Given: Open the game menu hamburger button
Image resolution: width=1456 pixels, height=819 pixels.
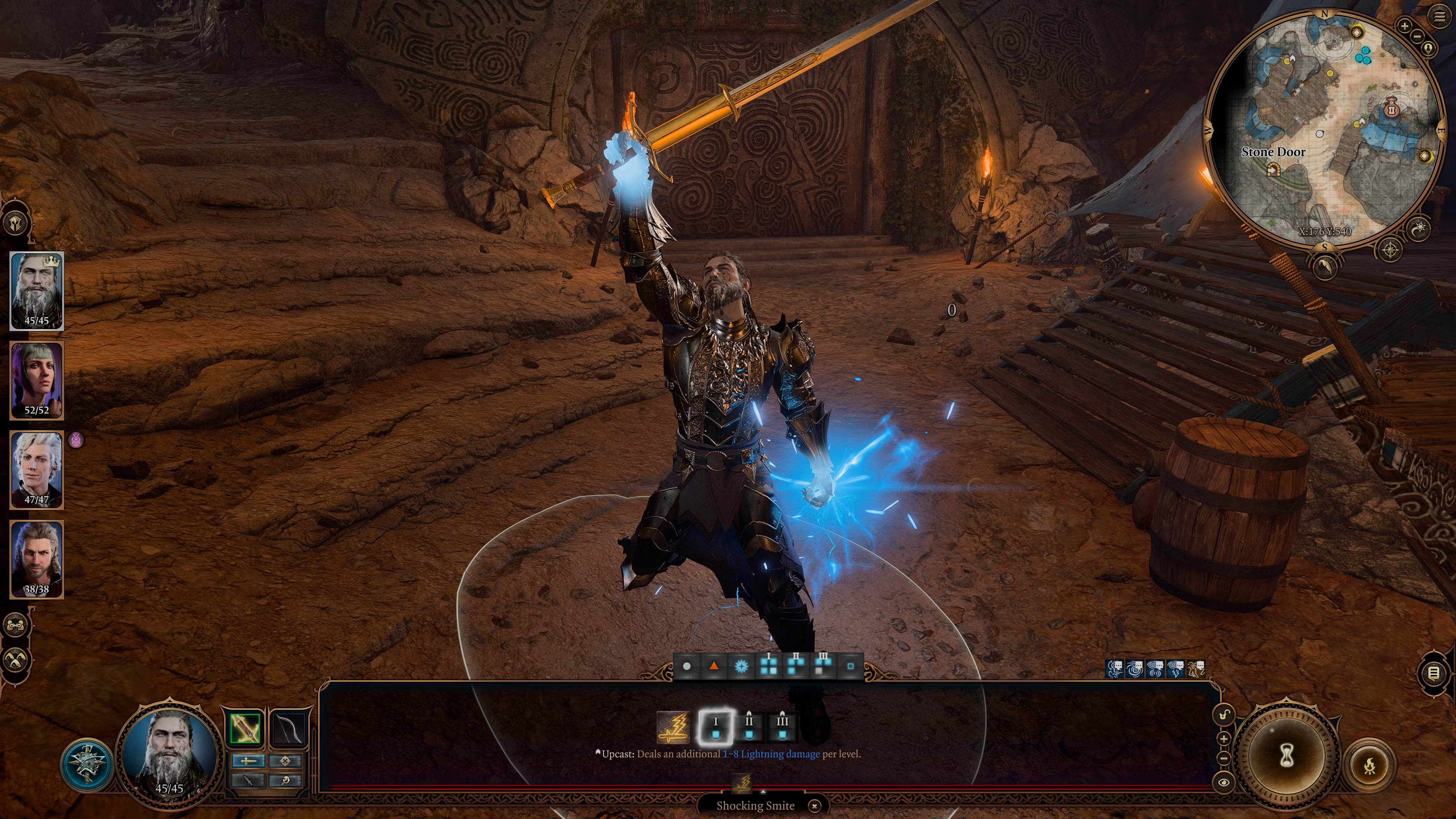Looking at the screenshot, I should [x=1439, y=16].
